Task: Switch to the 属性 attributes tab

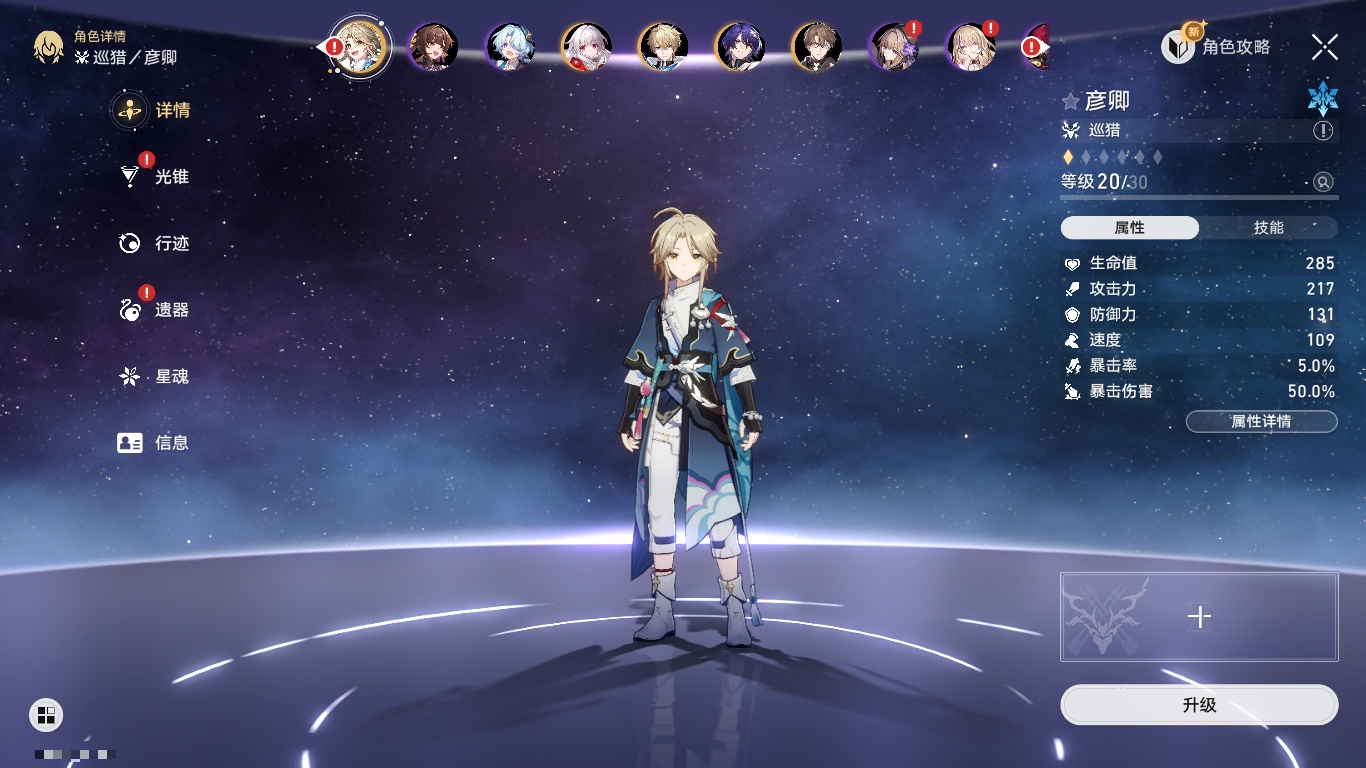Action: [x=1130, y=228]
